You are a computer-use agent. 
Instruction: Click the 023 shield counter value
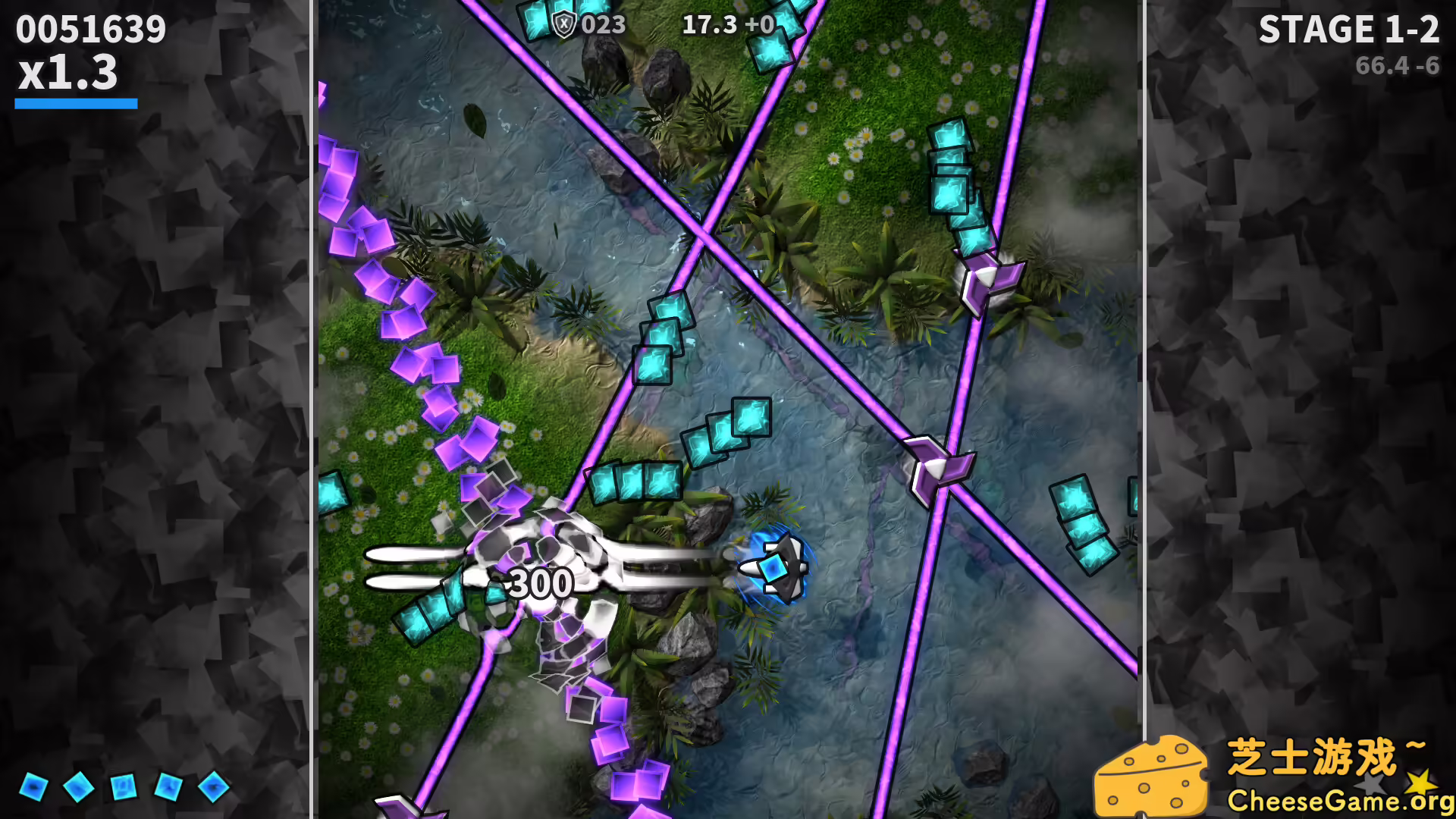click(601, 26)
